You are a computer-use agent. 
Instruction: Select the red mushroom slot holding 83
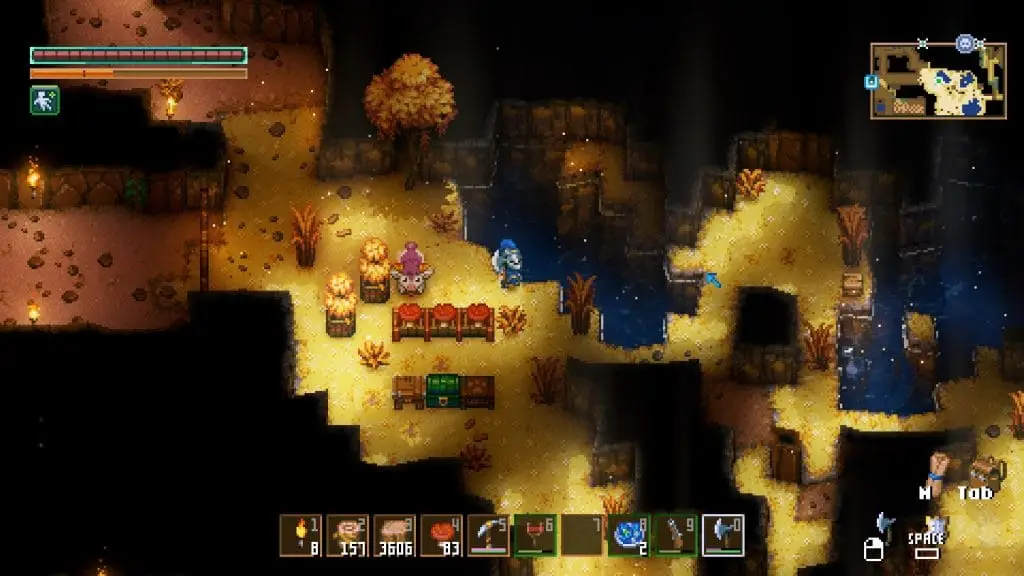click(441, 535)
